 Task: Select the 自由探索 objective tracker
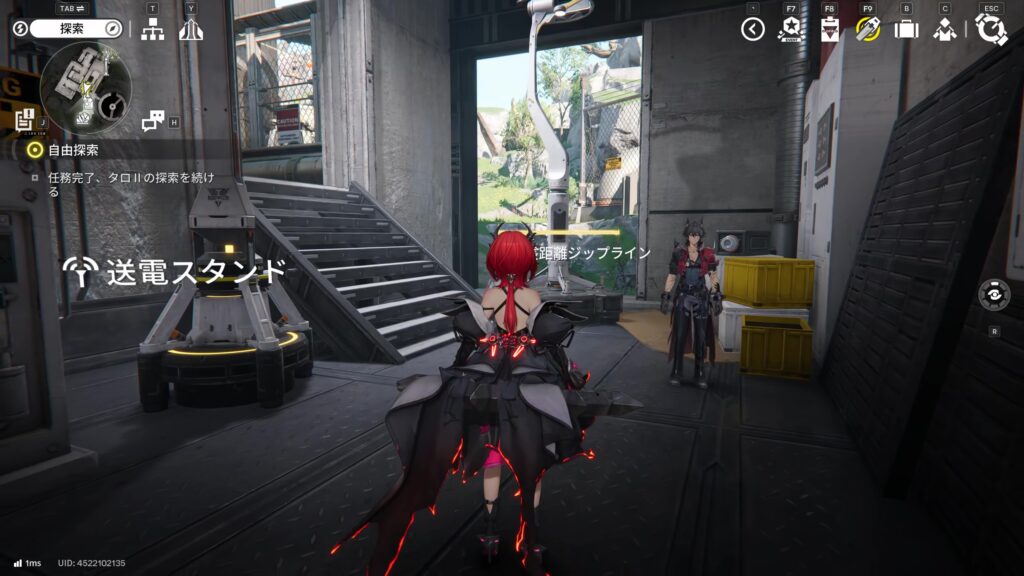74,150
